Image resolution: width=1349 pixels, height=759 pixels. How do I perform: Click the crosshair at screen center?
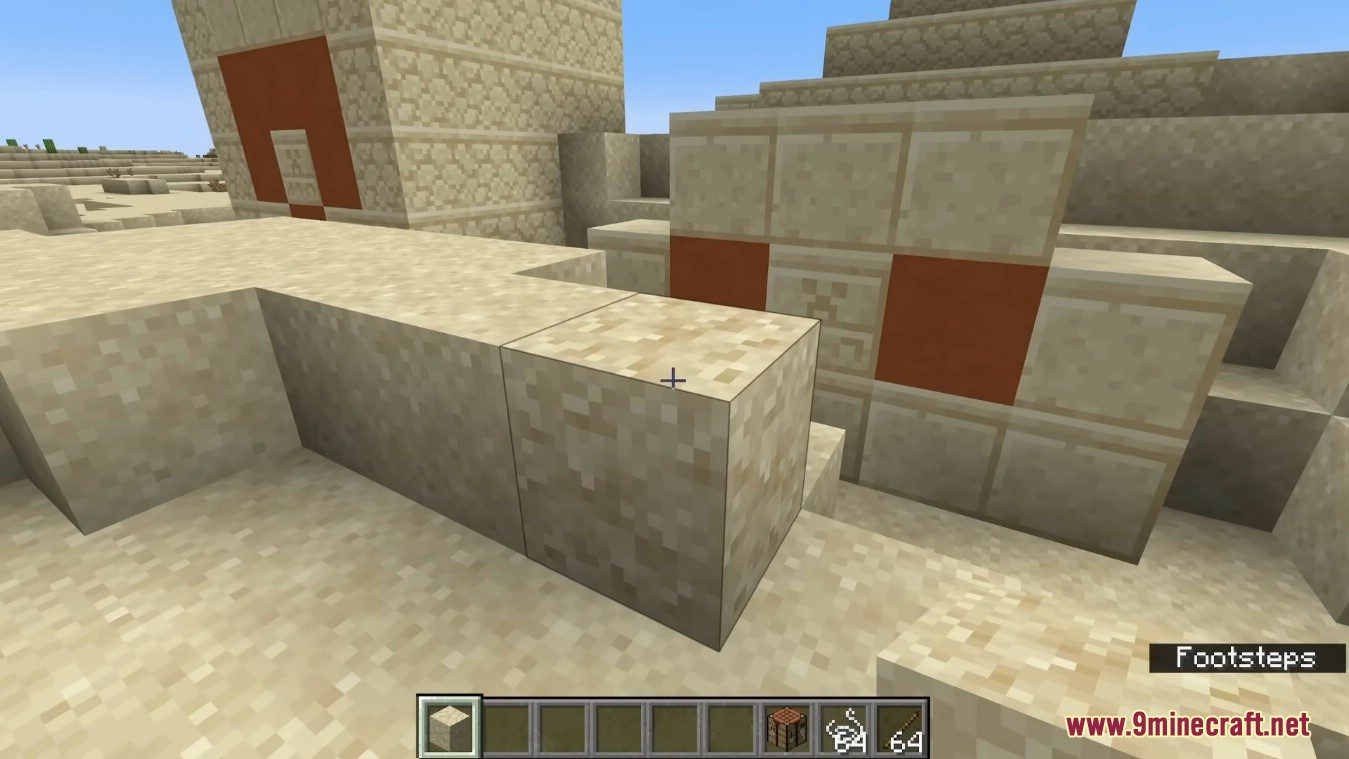click(x=674, y=380)
